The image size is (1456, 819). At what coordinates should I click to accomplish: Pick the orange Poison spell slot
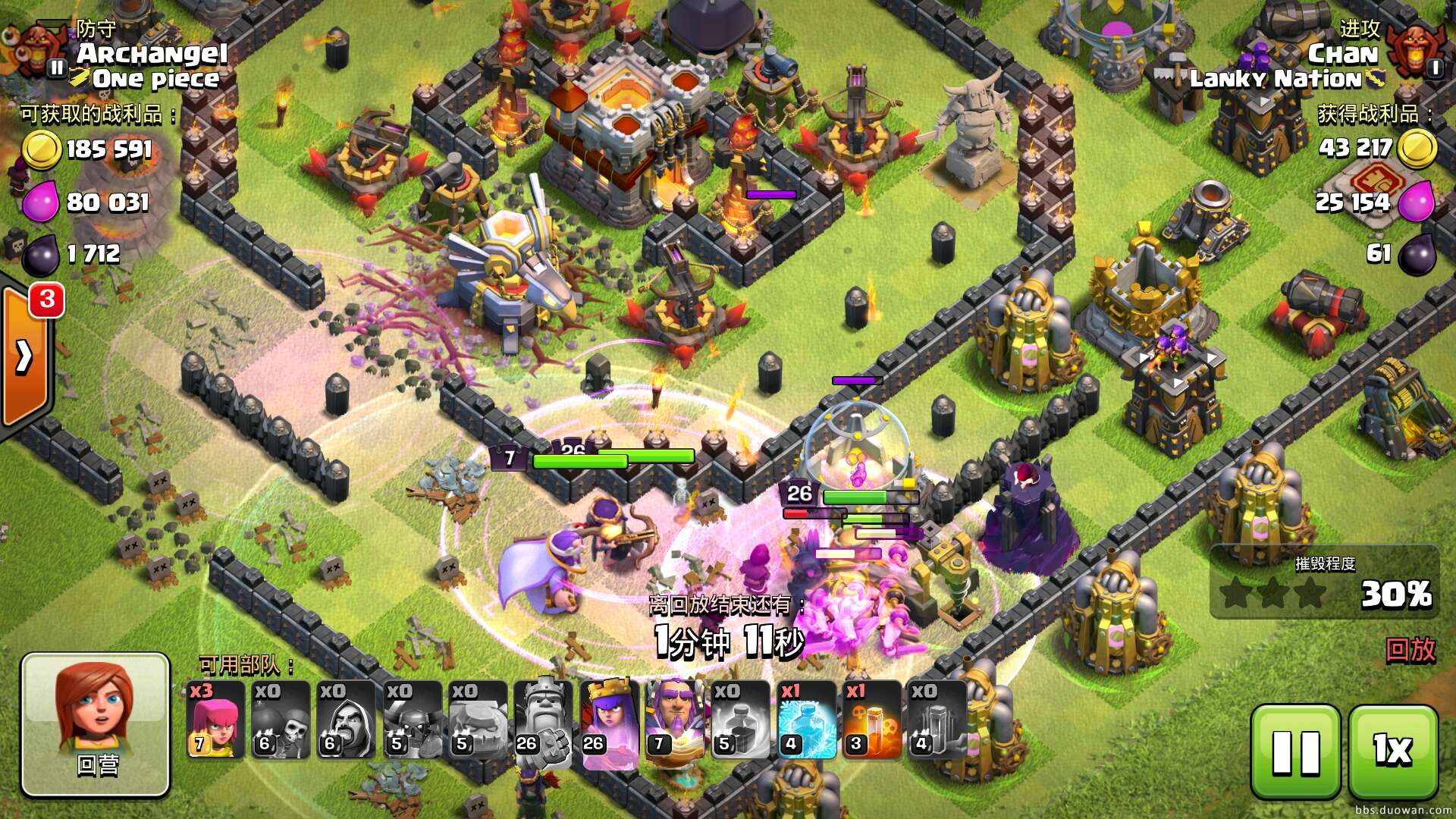click(872, 720)
